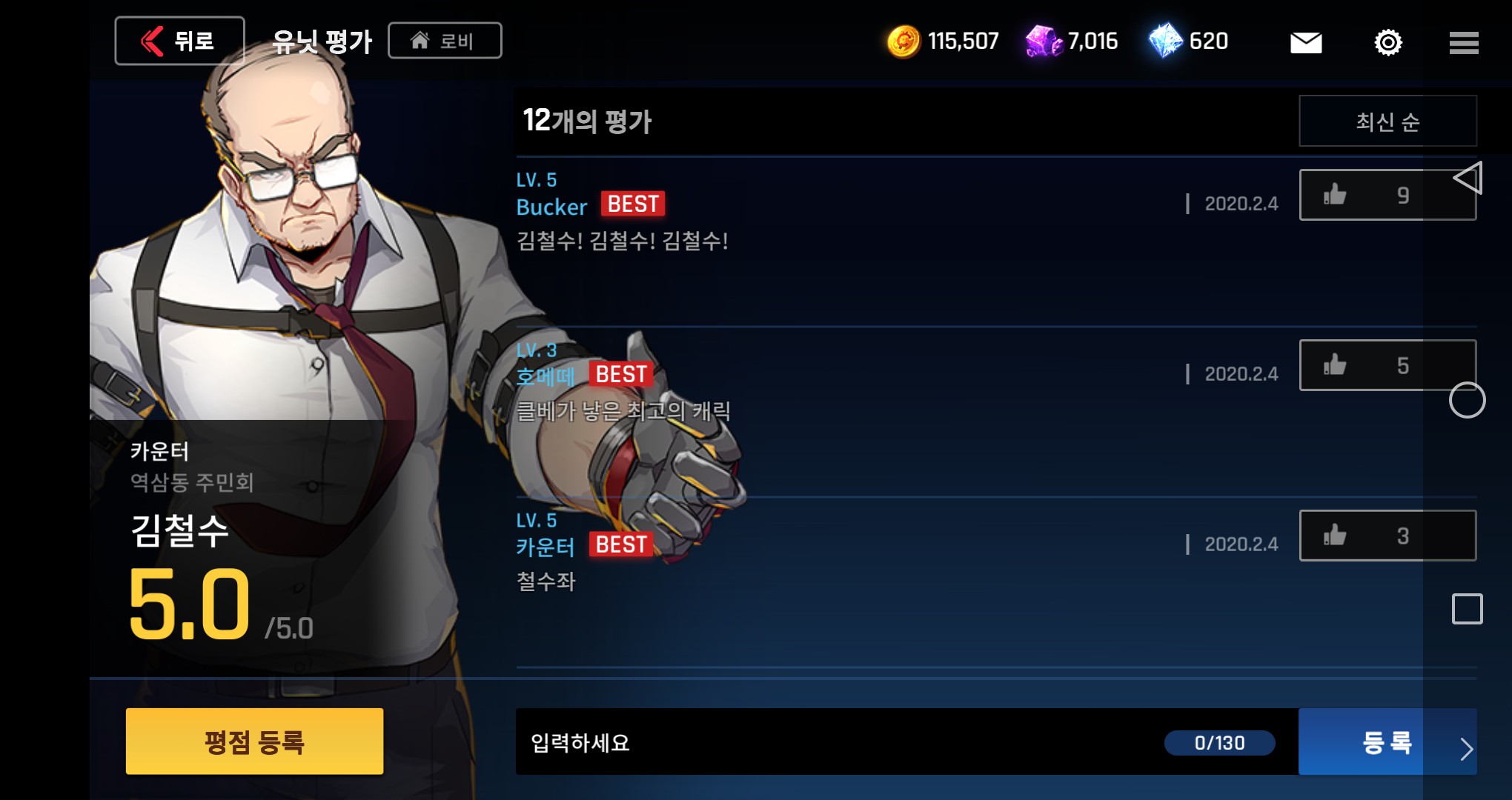
Task: Open the gear settings icon
Action: click(1387, 42)
